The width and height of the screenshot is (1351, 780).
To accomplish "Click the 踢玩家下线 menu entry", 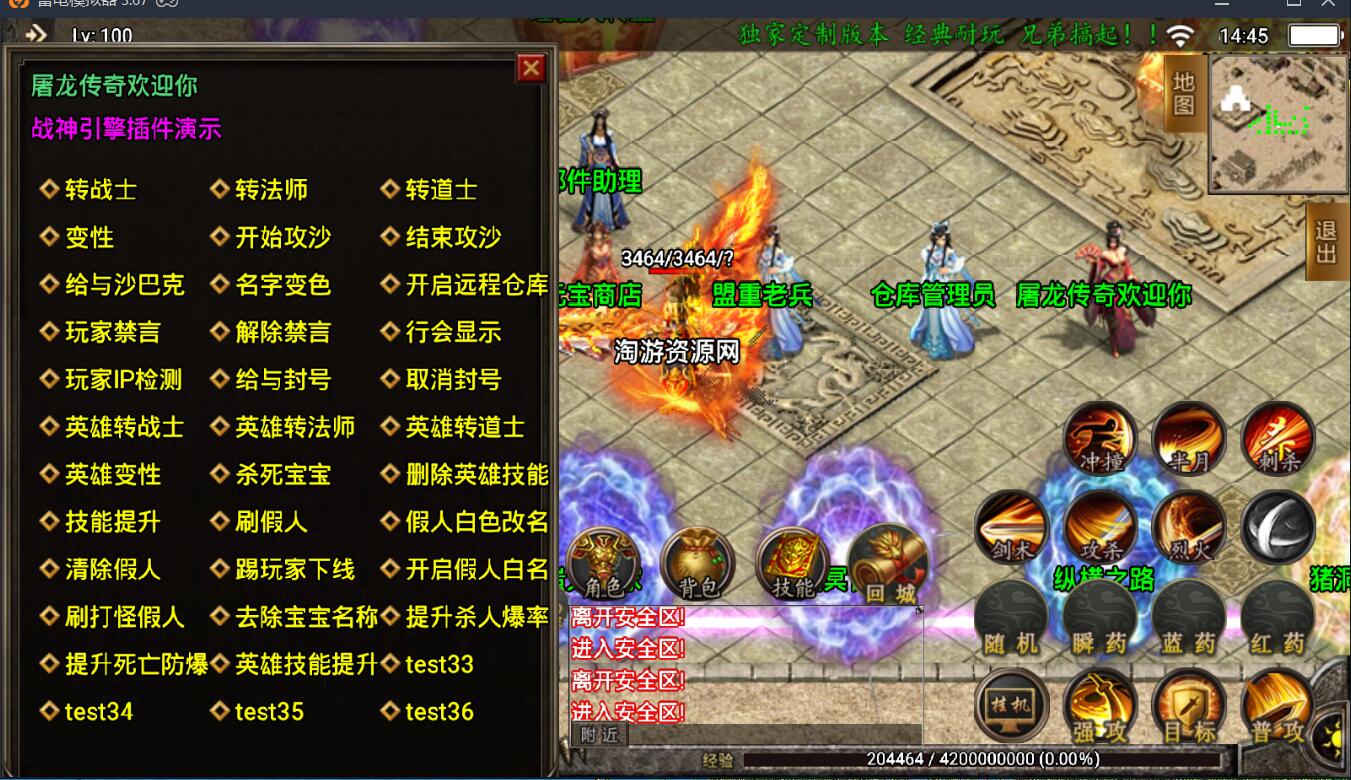I will [294, 570].
